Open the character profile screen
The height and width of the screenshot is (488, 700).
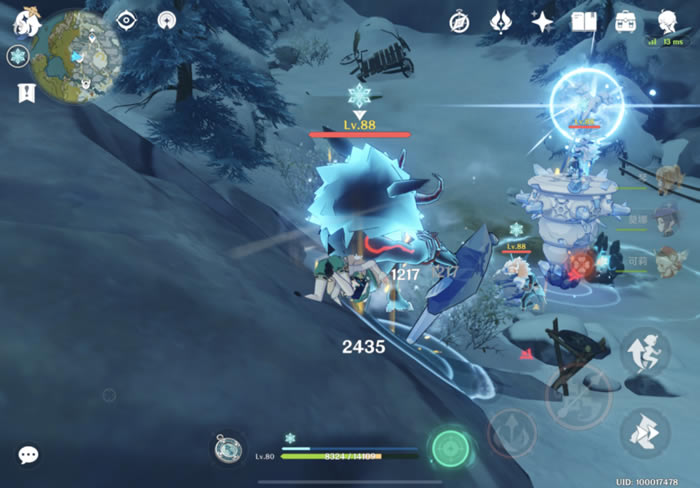[x=668, y=21]
